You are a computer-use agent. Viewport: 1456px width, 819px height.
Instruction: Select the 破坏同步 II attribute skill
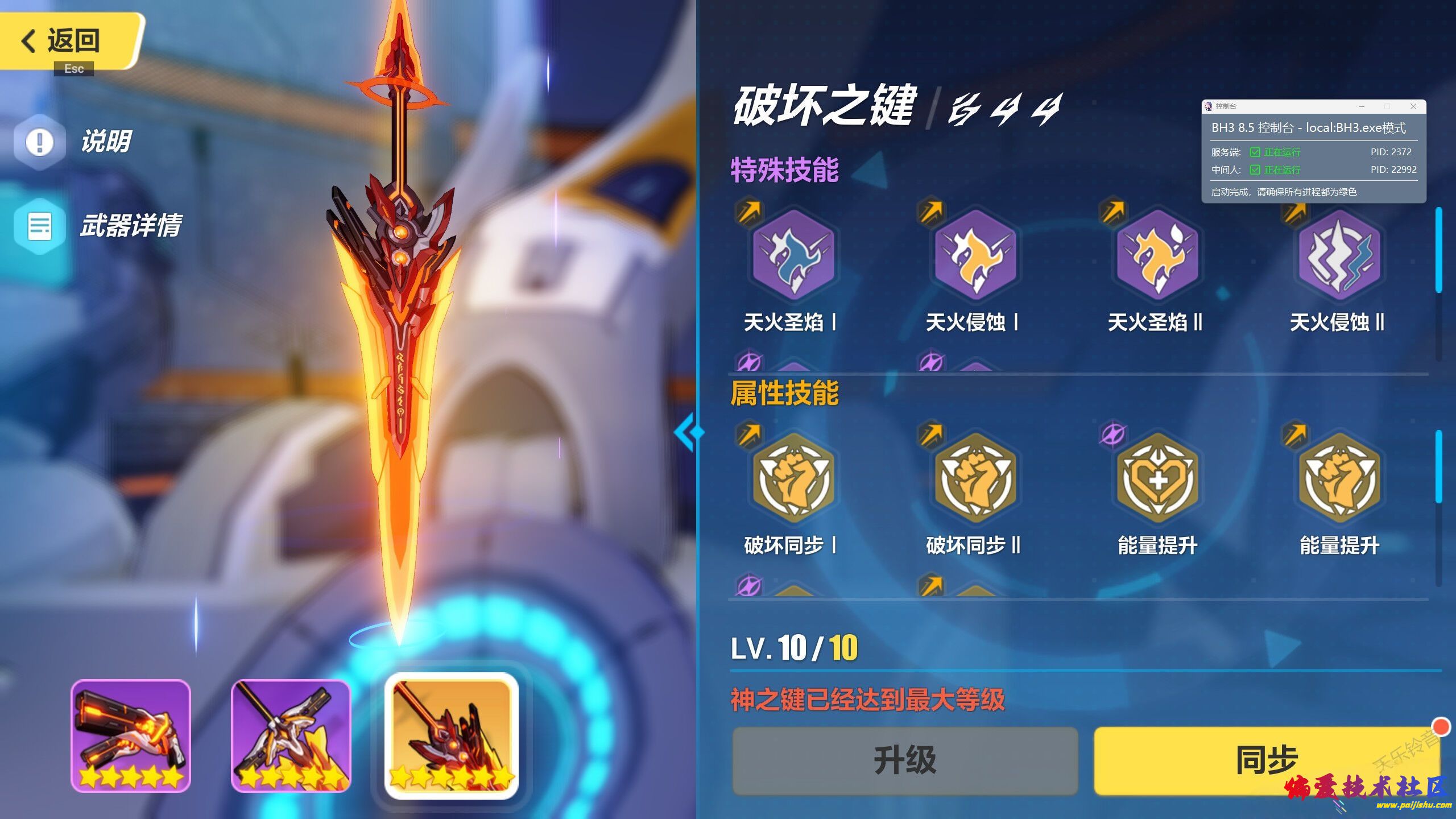click(975, 478)
